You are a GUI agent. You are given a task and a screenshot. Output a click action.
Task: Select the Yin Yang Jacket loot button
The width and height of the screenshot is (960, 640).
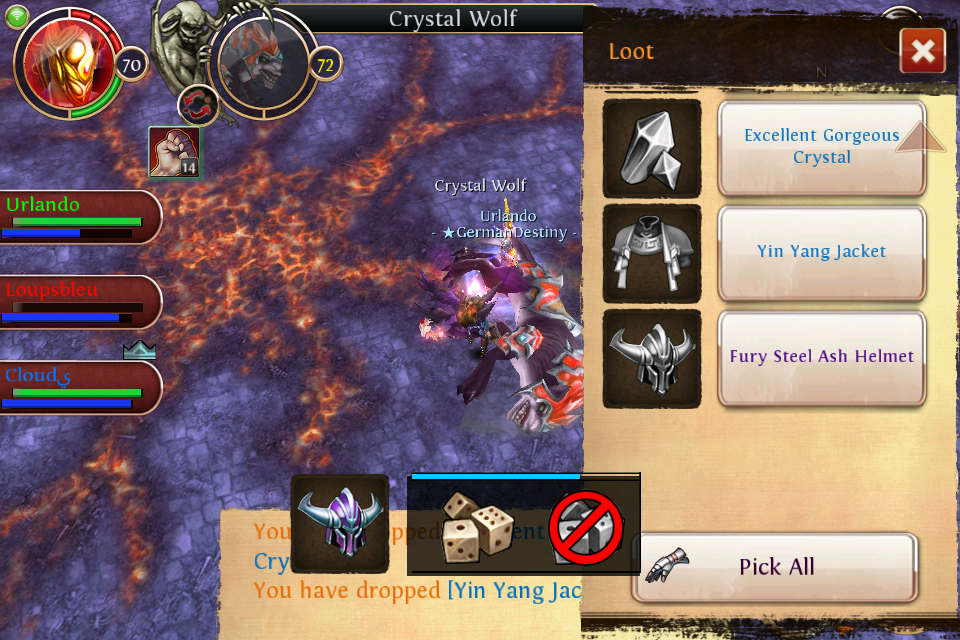[821, 252]
